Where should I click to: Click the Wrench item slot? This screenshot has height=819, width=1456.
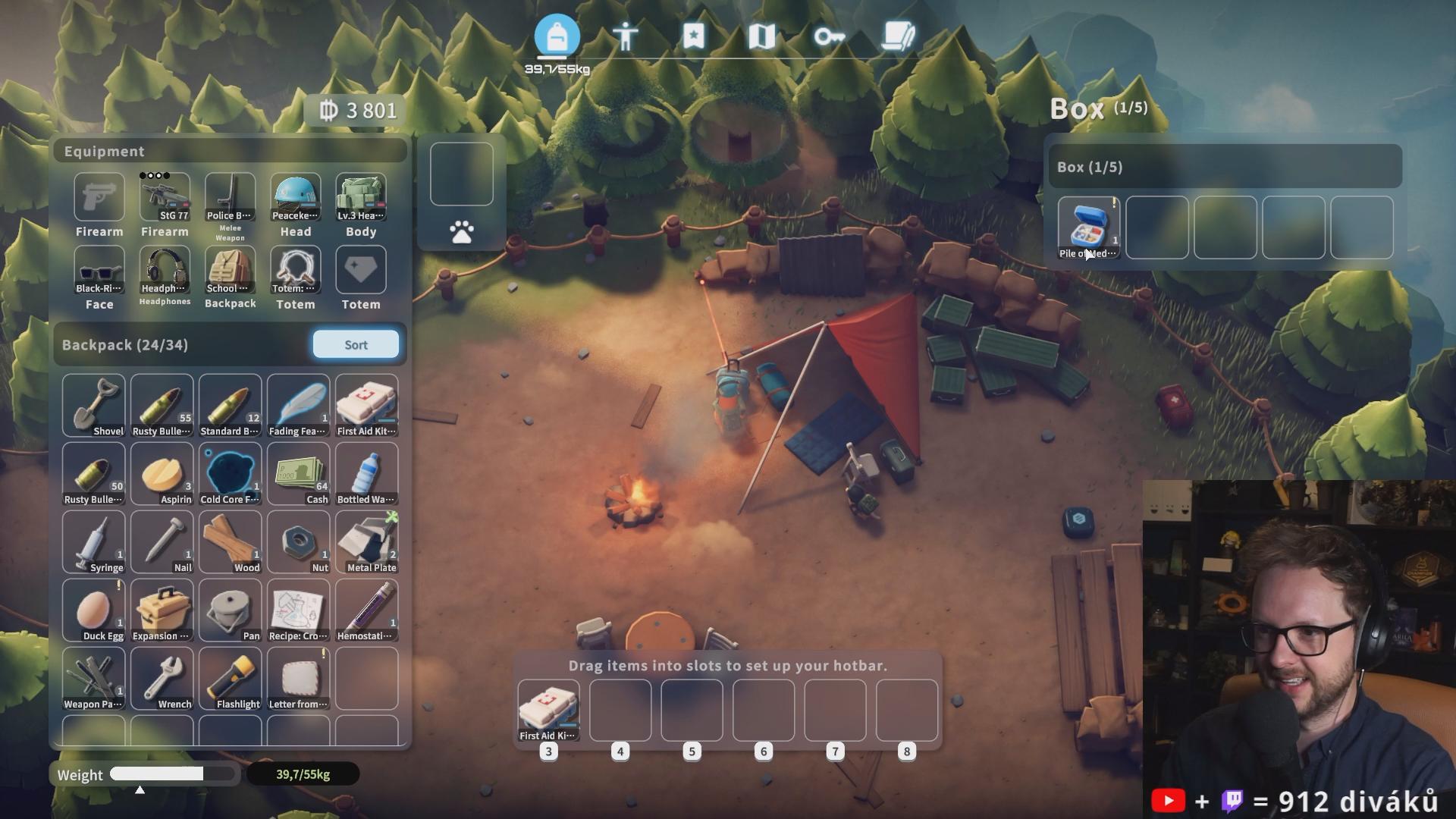click(x=162, y=679)
